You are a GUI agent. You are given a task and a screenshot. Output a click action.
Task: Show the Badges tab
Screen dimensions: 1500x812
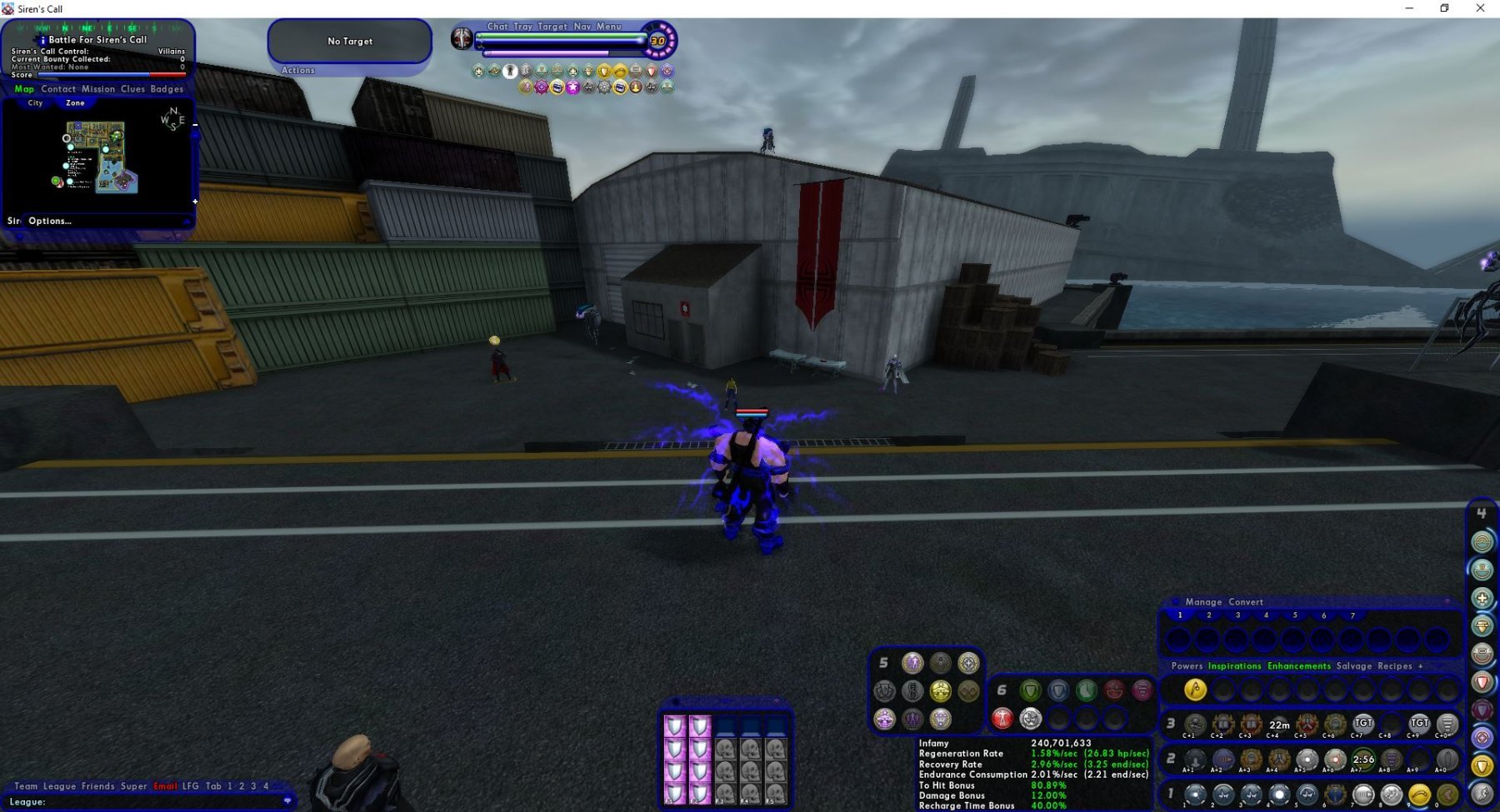[167, 89]
